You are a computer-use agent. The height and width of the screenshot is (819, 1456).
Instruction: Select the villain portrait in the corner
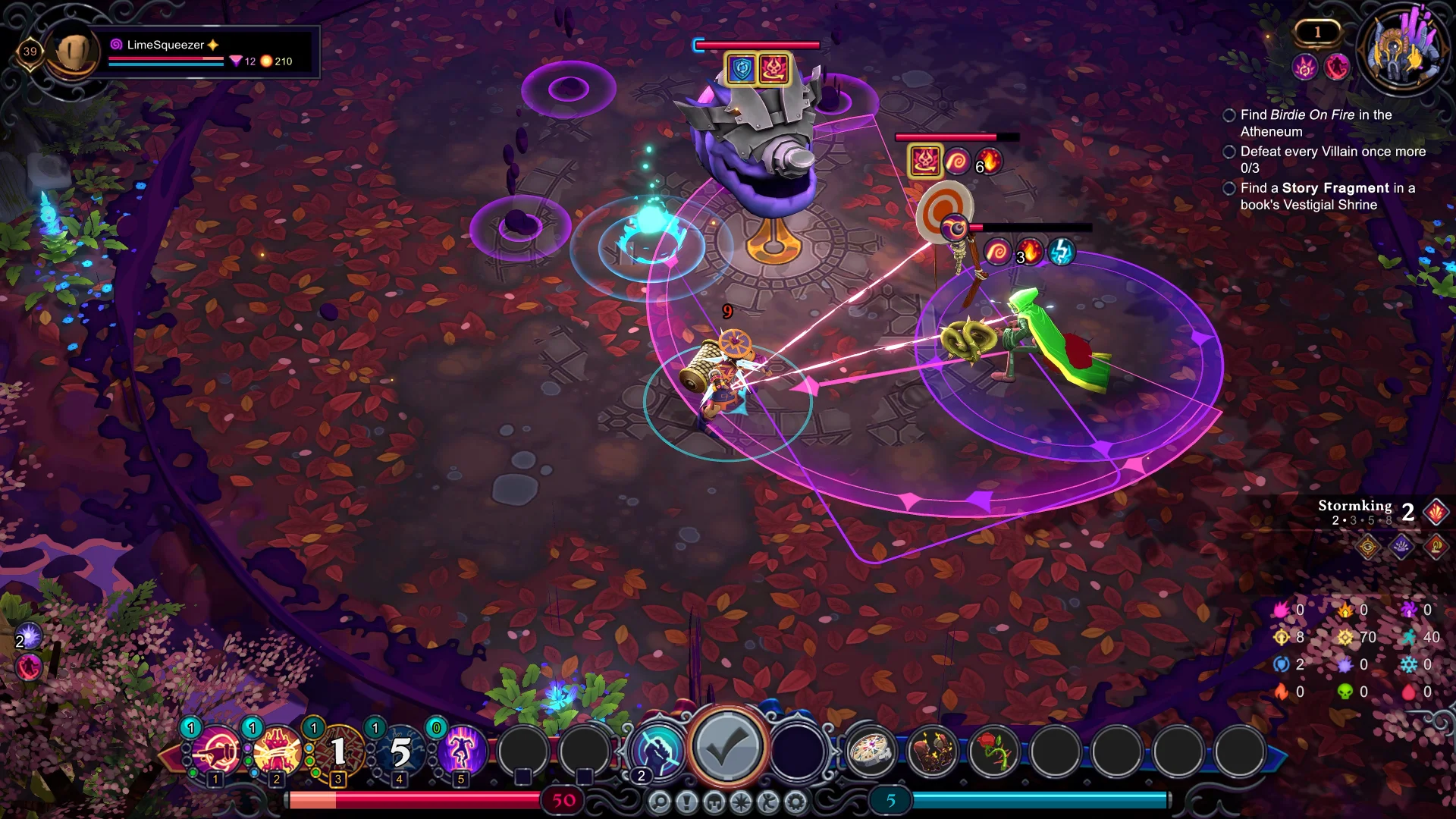pos(1401,50)
